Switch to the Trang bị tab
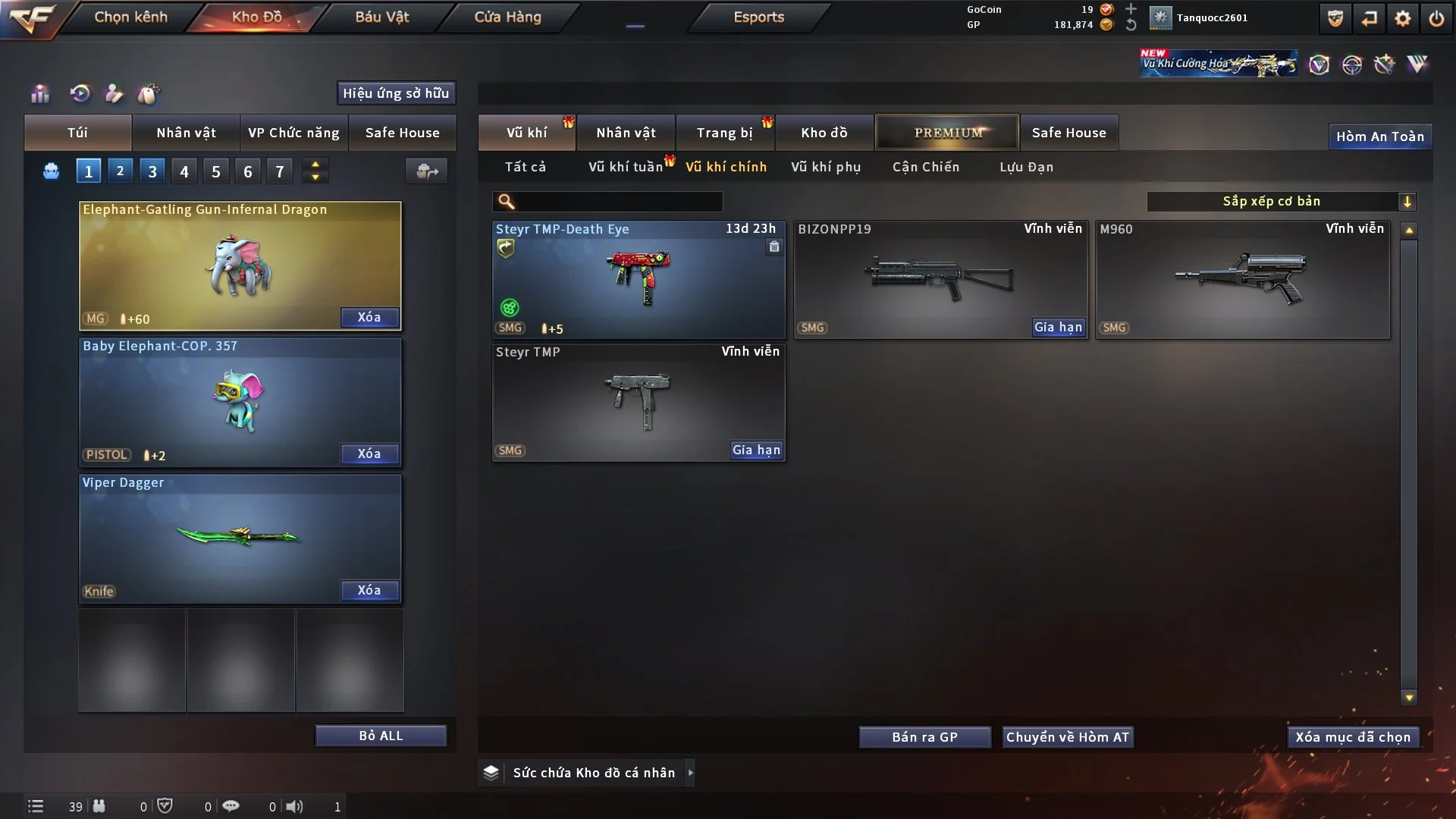Screen dimensions: 1456x819 [x=724, y=133]
